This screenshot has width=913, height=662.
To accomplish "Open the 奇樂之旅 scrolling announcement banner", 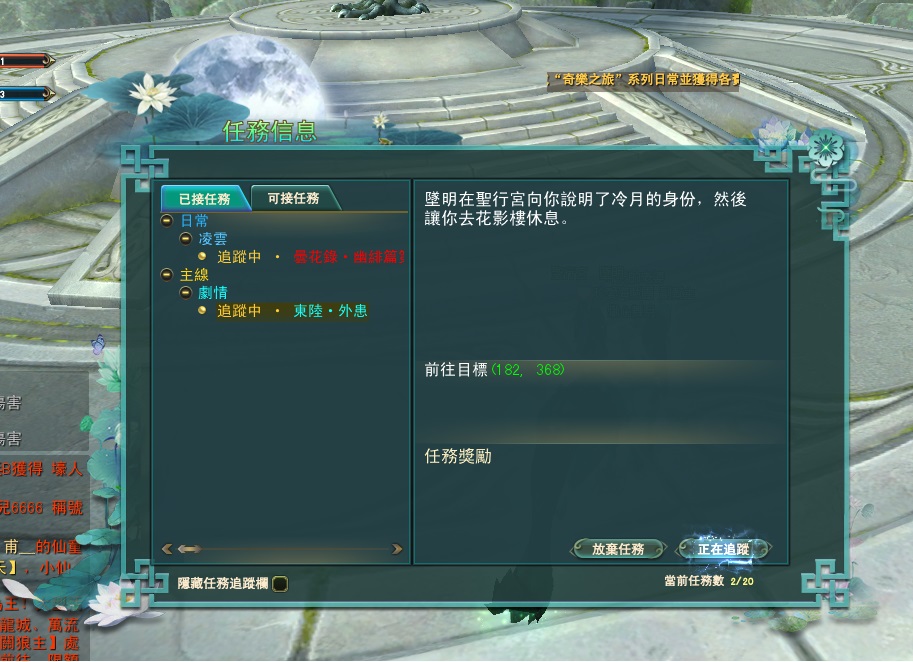I will click(645, 79).
